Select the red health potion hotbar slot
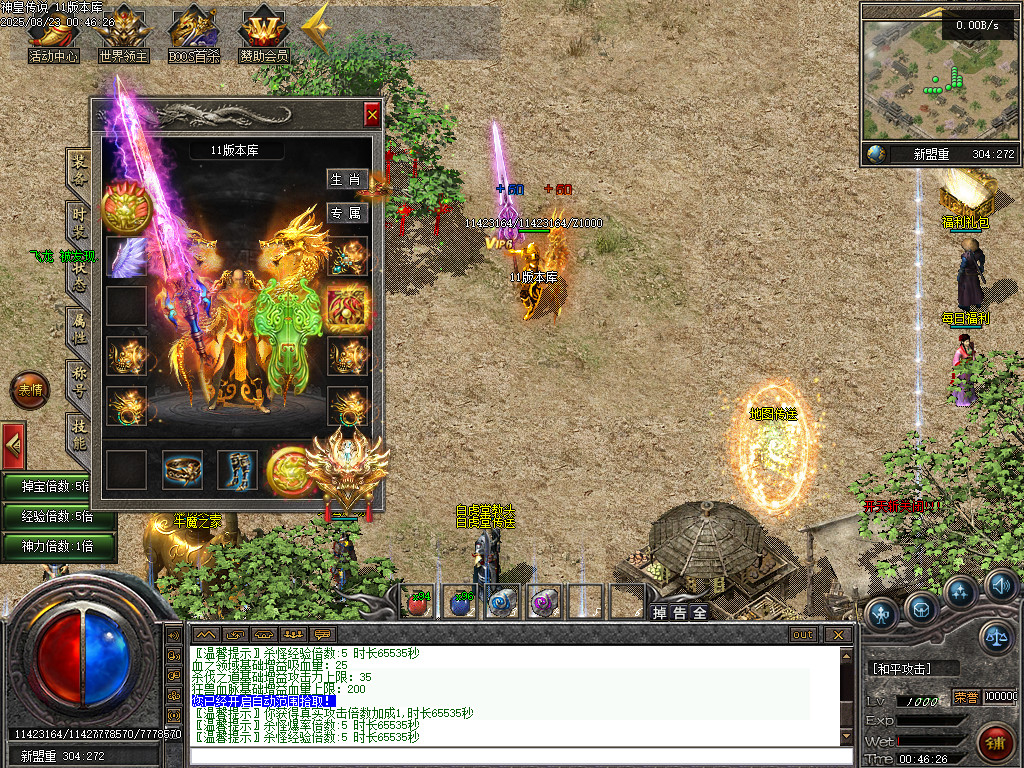 [418, 601]
